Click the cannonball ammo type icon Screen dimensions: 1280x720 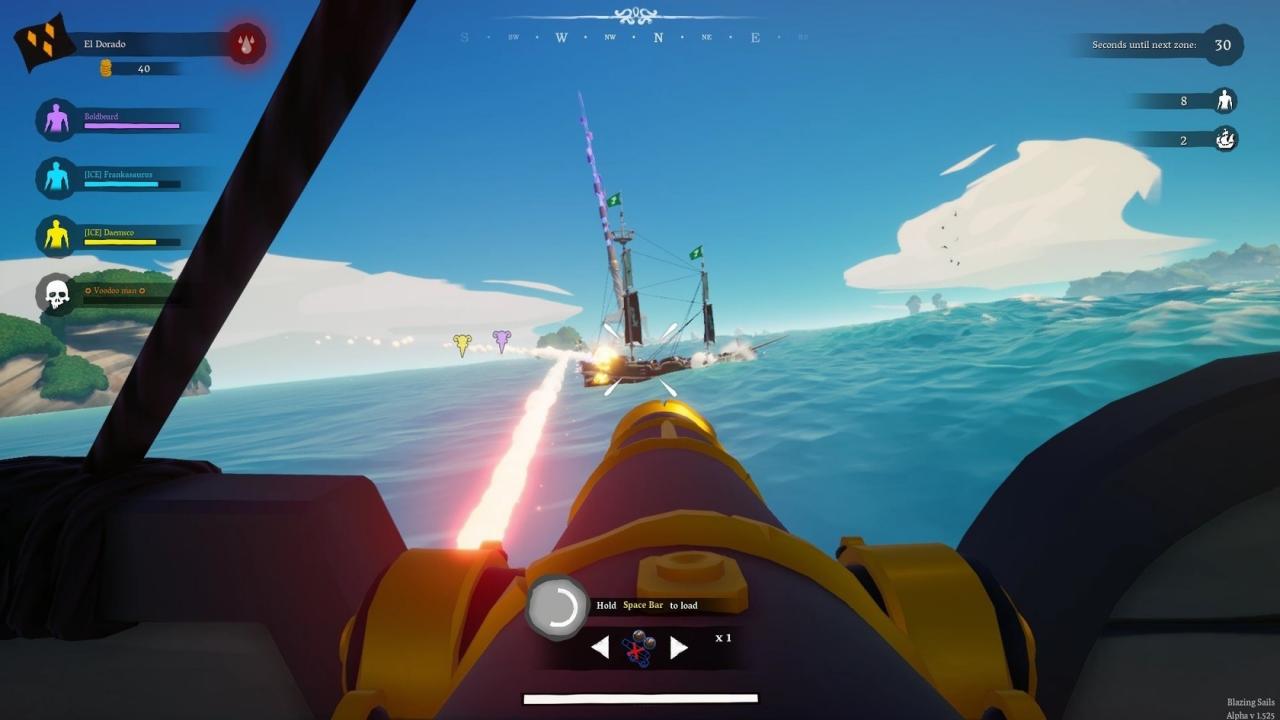coord(639,649)
